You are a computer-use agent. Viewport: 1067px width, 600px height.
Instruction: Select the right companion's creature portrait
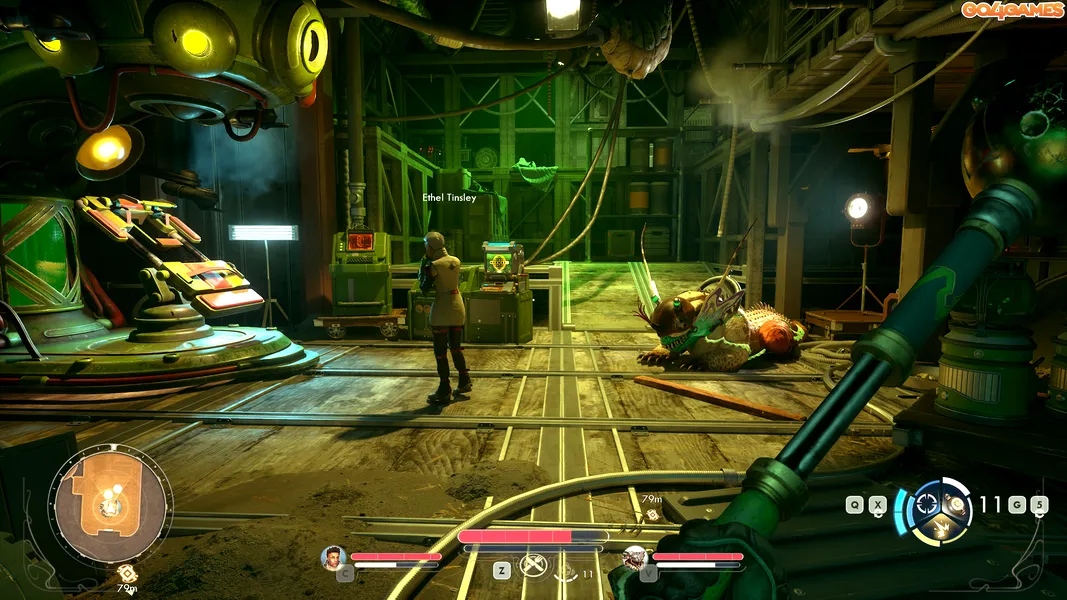634,557
